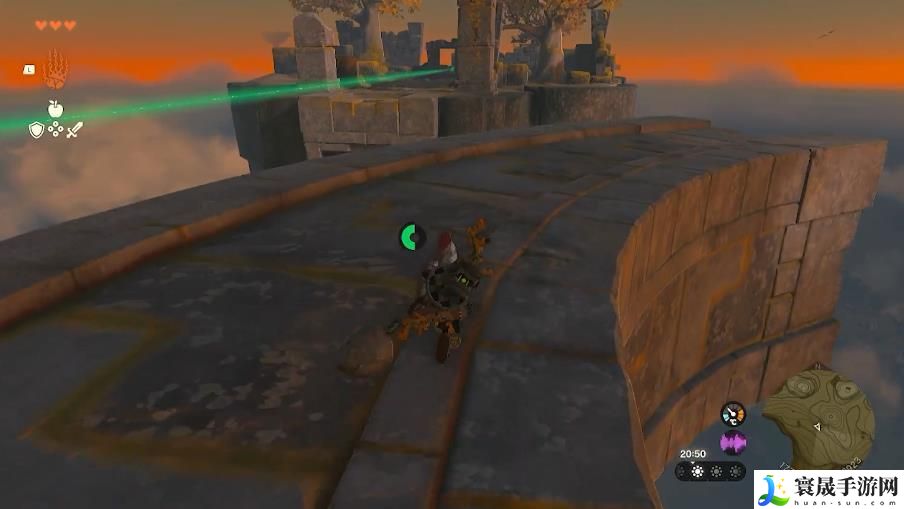Select the apple quick-item icon

[x=55, y=108]
